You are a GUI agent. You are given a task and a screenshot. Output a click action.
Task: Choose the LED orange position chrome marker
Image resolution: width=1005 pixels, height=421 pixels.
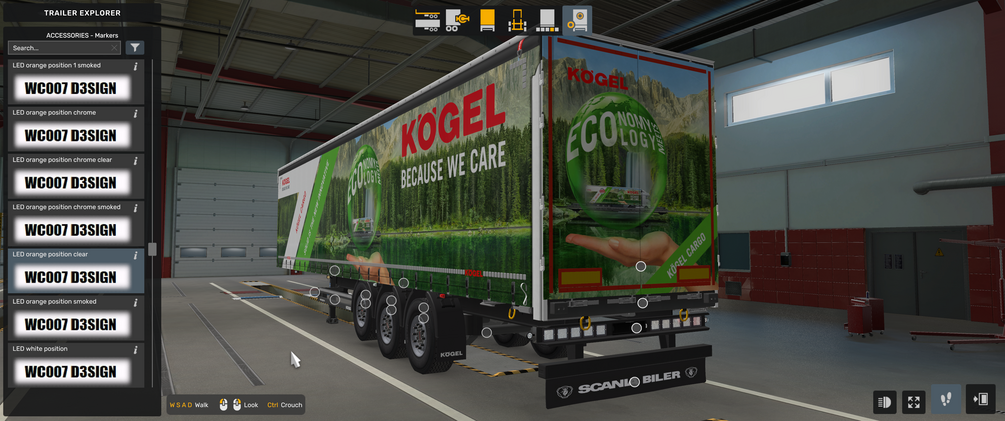(x=71, y=135)
